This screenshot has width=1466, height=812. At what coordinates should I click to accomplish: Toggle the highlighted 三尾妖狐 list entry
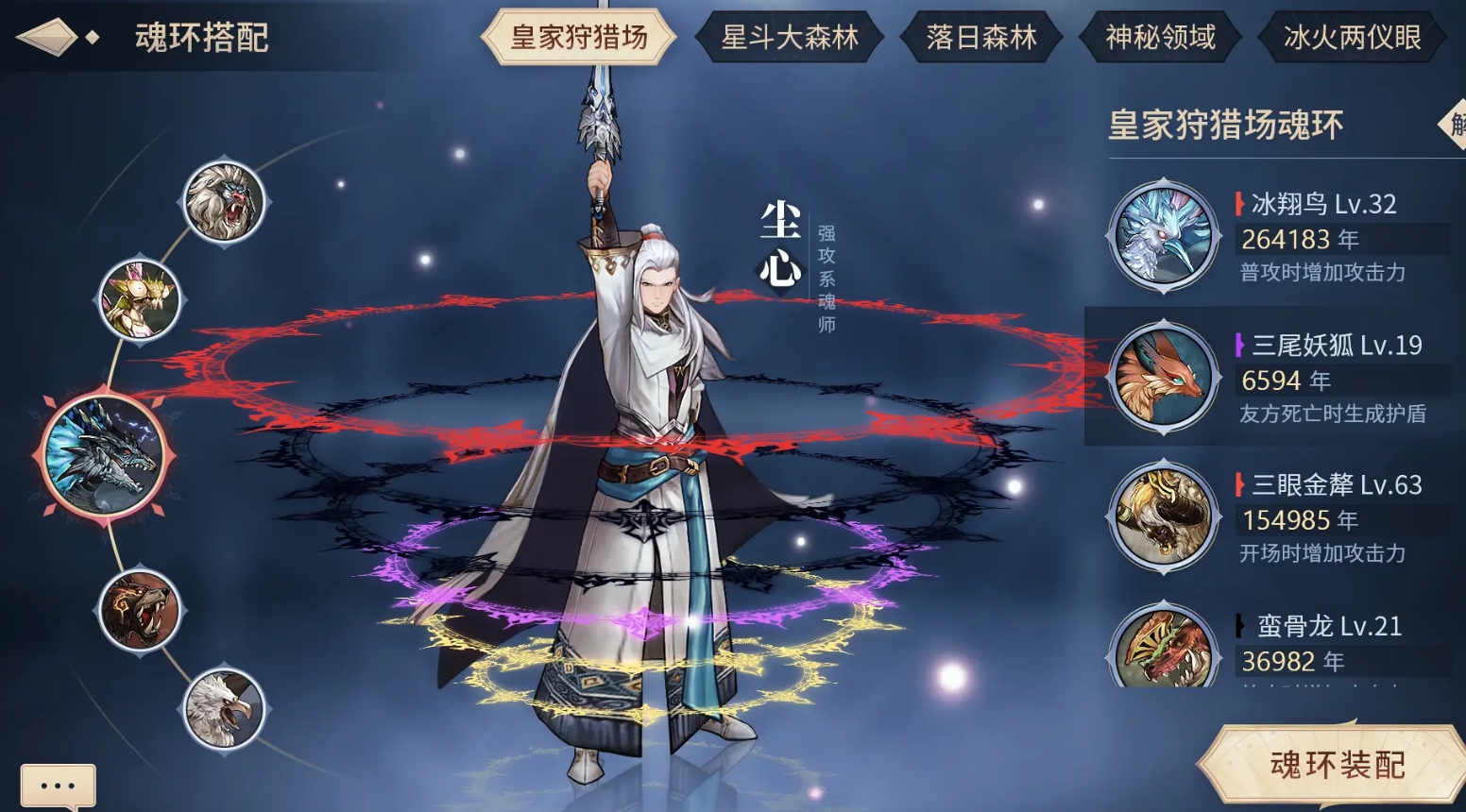click(x=1275, y=376)
